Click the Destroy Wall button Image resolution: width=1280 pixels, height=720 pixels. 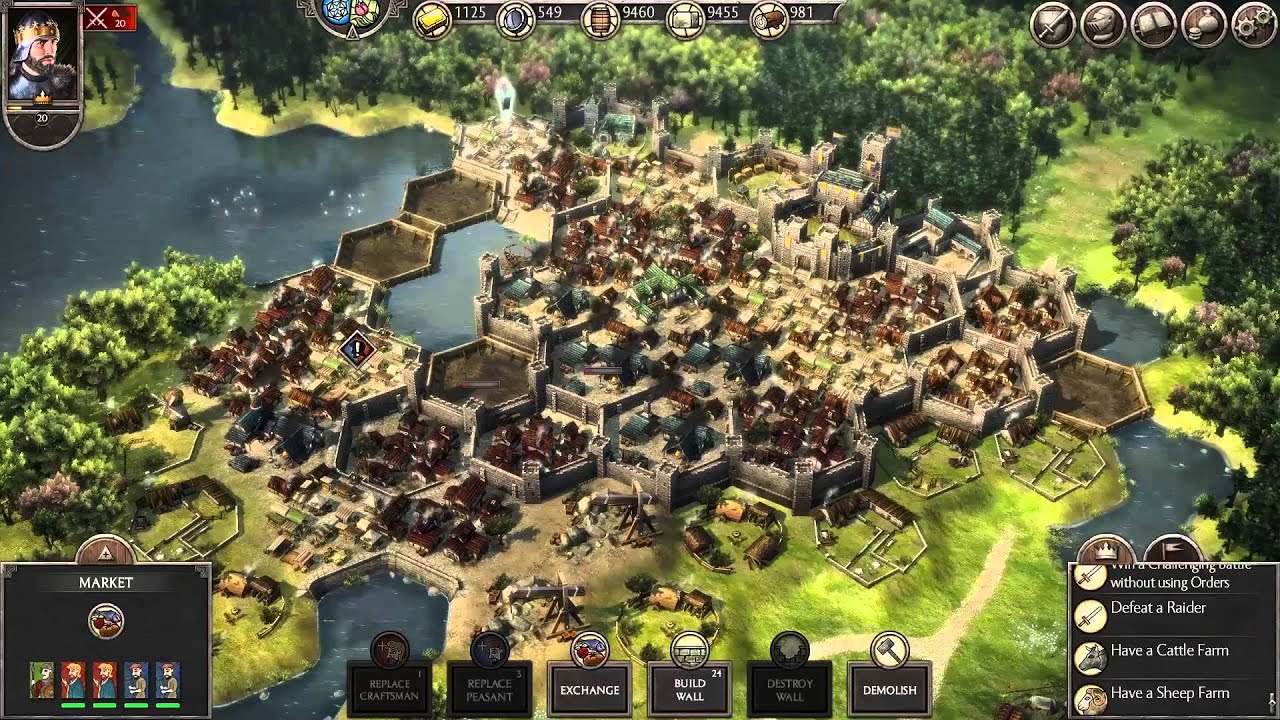[789, 688]
